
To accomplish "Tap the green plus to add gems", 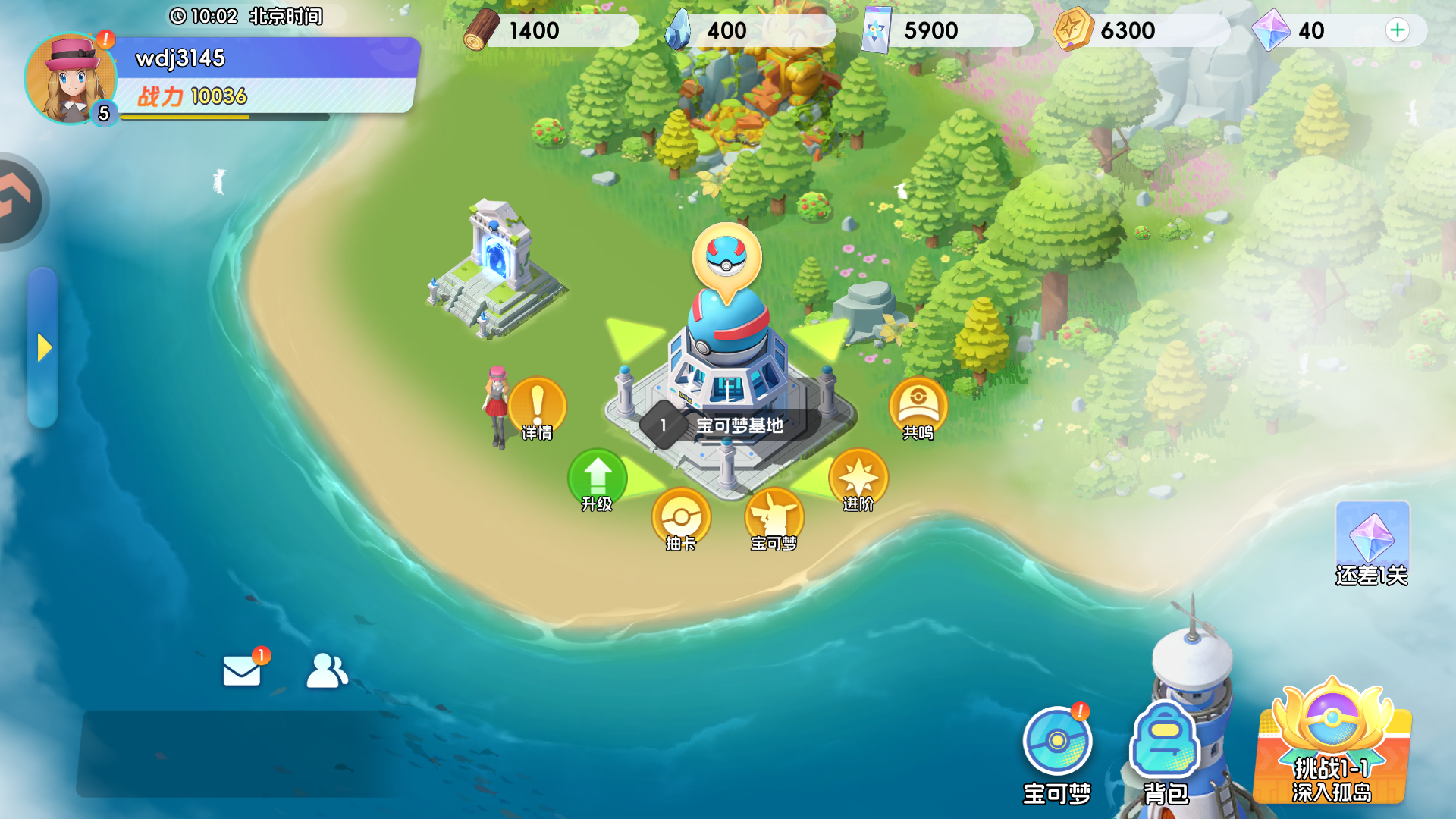I will pyautogui.click(x=1397, y=30).
